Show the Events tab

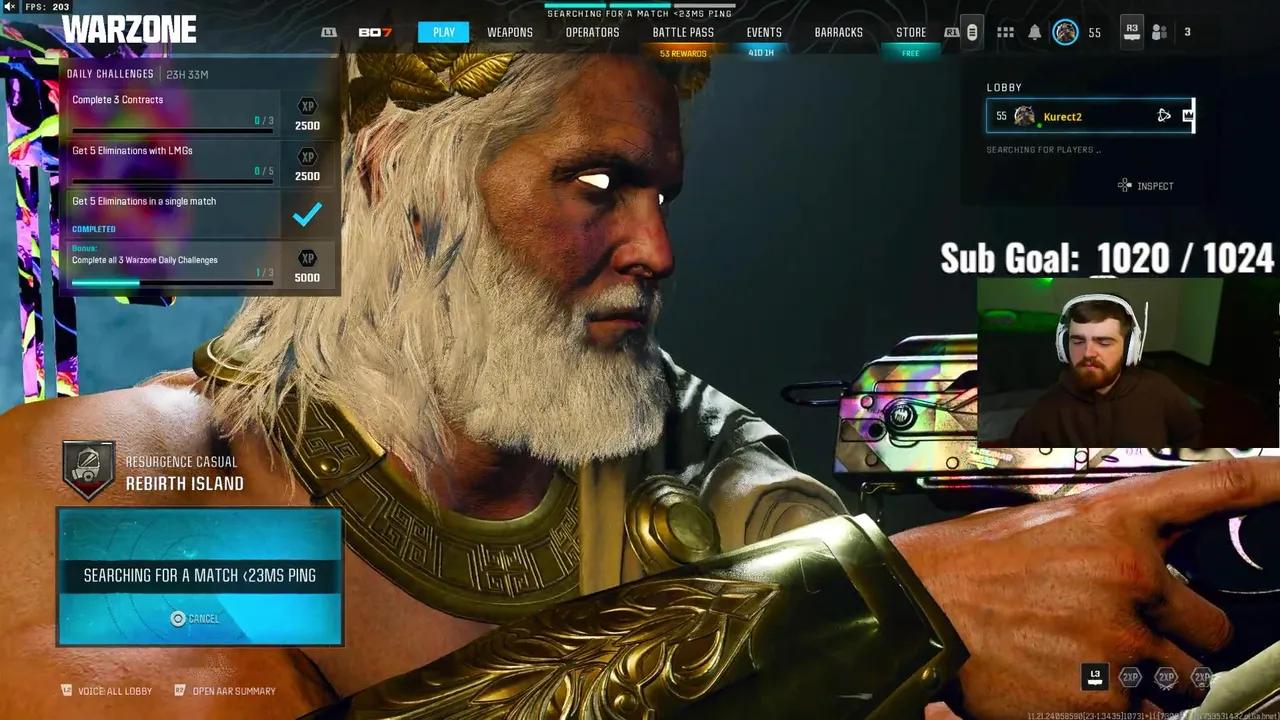click(x=764, y=32)
